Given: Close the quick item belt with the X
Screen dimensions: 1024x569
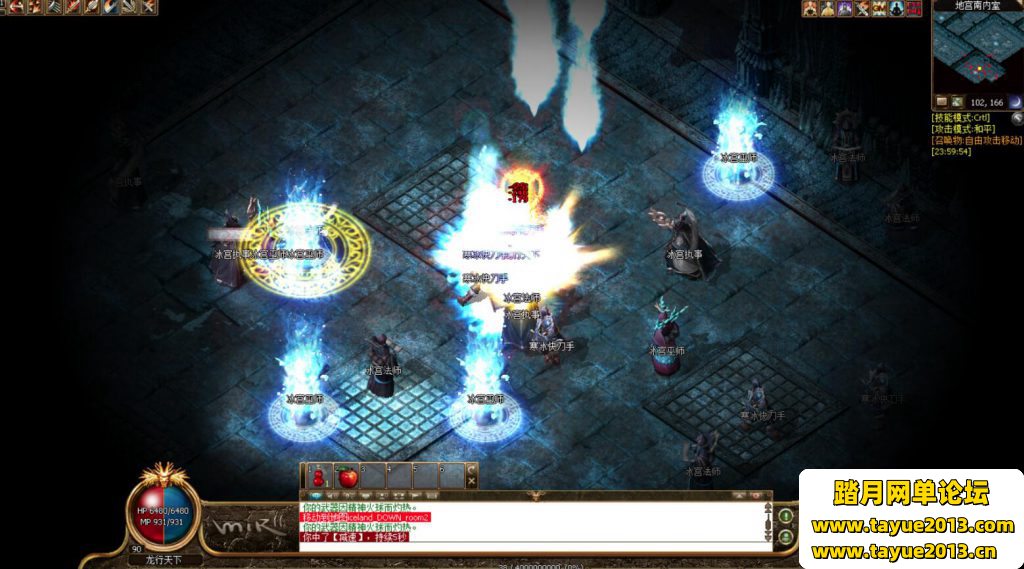Looking at the screenshot, I should click(x=472, y=482).
